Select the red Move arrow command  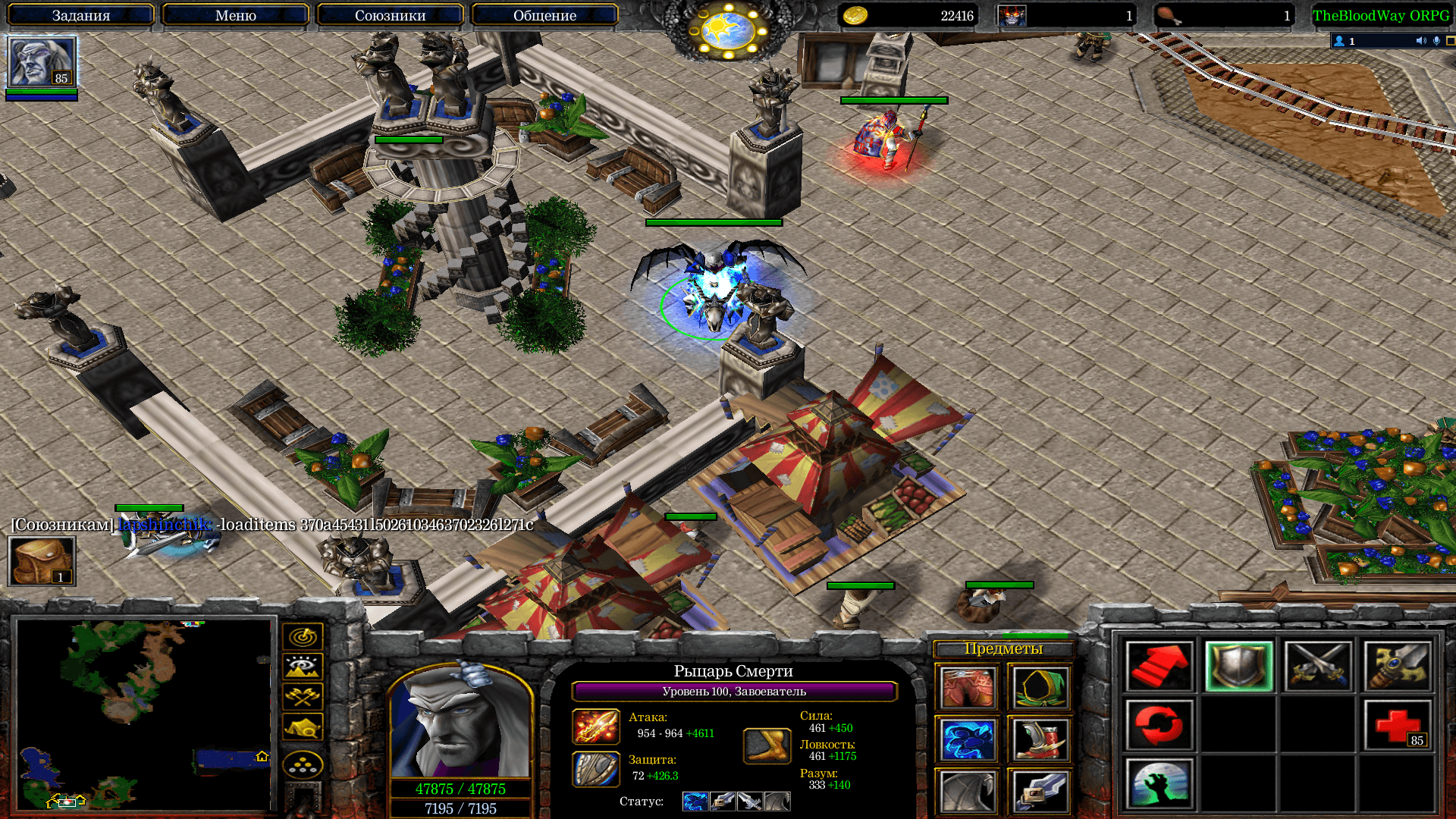click(x=1159, y=667)
